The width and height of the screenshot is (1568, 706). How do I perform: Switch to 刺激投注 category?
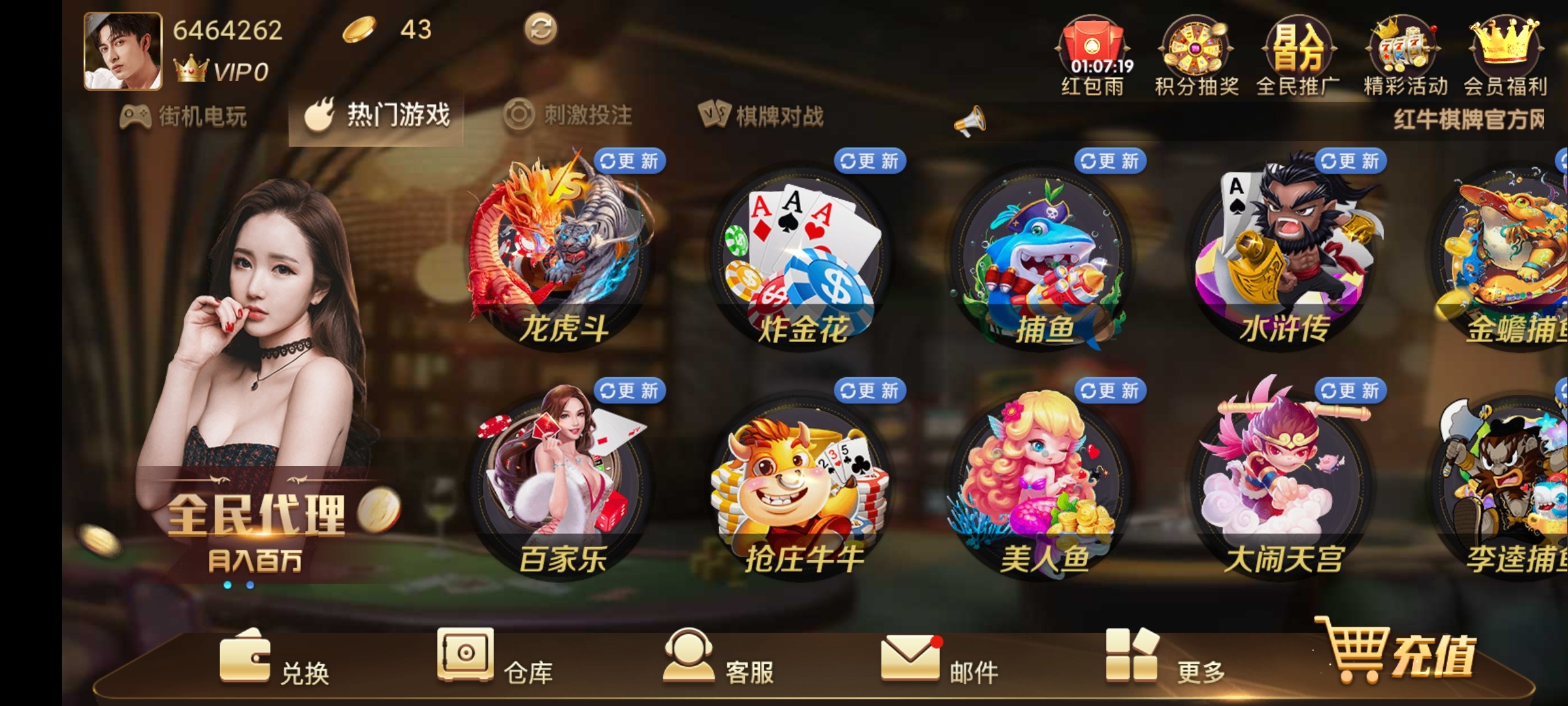point(568,116)
